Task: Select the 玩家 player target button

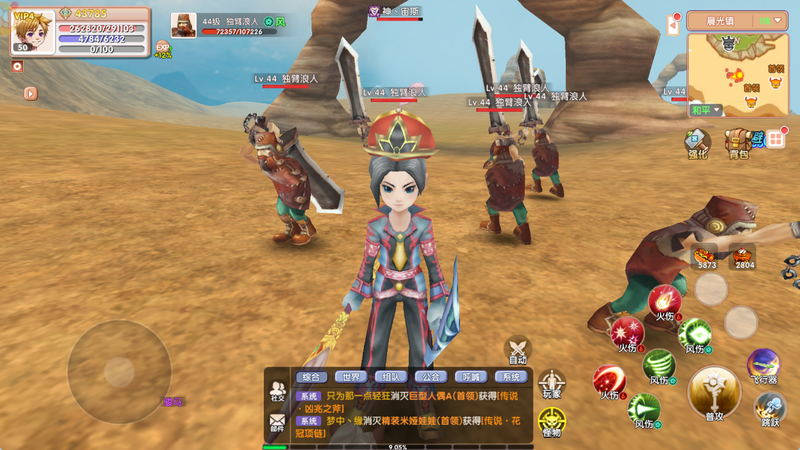Action: 551,385
